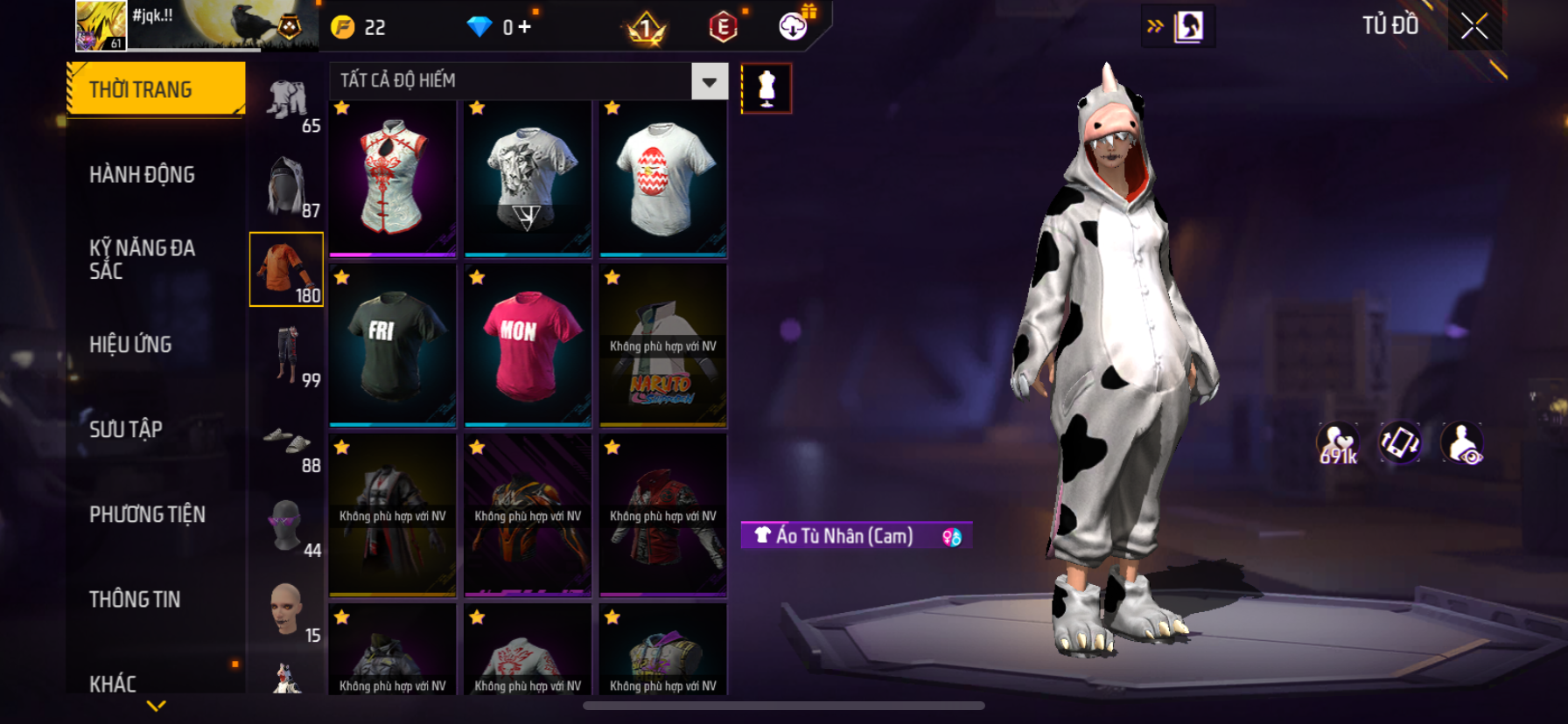The width and height of the screenshot is (1568, 724).
Task: Open the Kỹ Năng Đa Sắc section
Action: (142, 259)
